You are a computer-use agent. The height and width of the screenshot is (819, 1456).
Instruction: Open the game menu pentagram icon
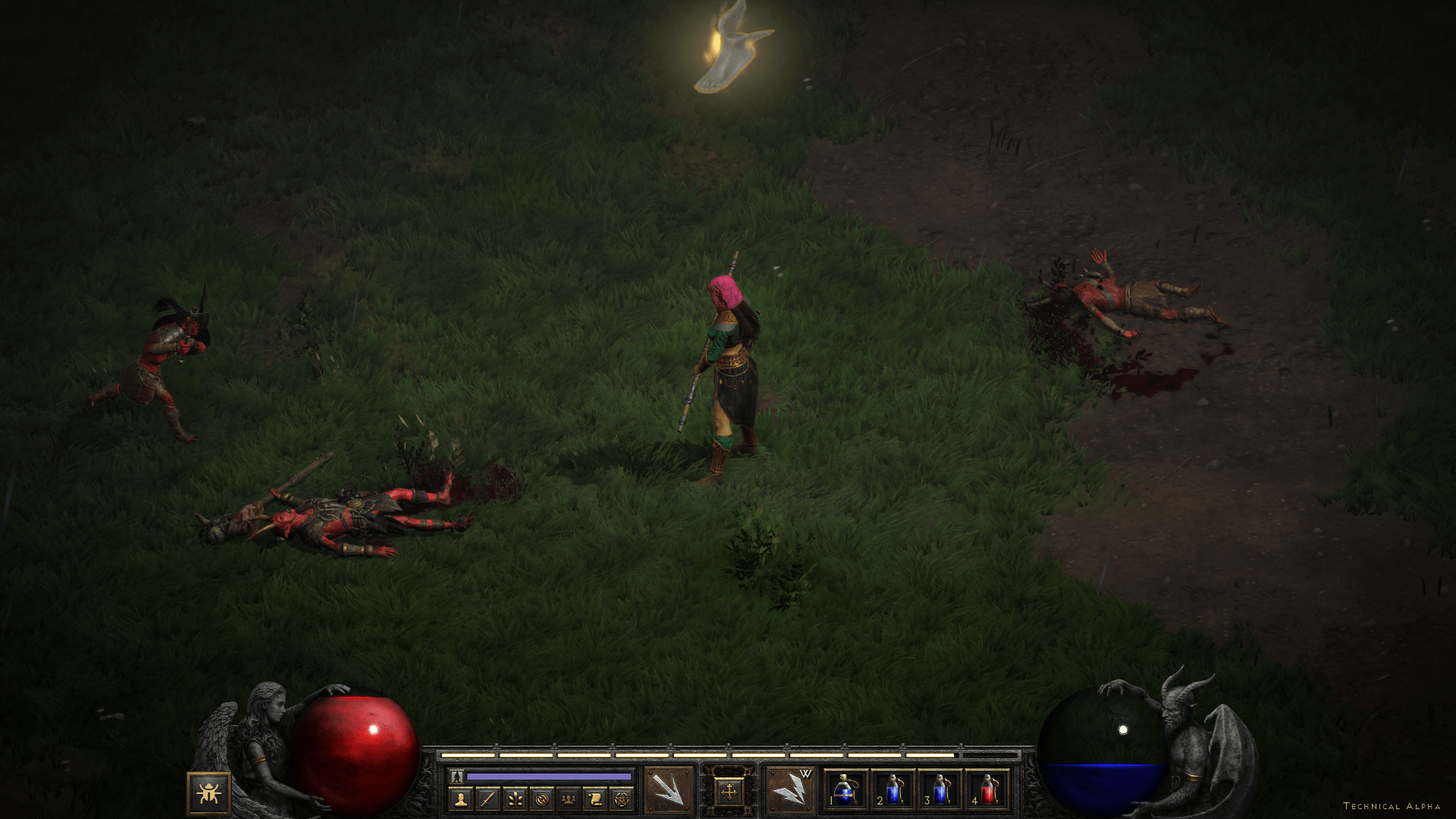point(622,799)
